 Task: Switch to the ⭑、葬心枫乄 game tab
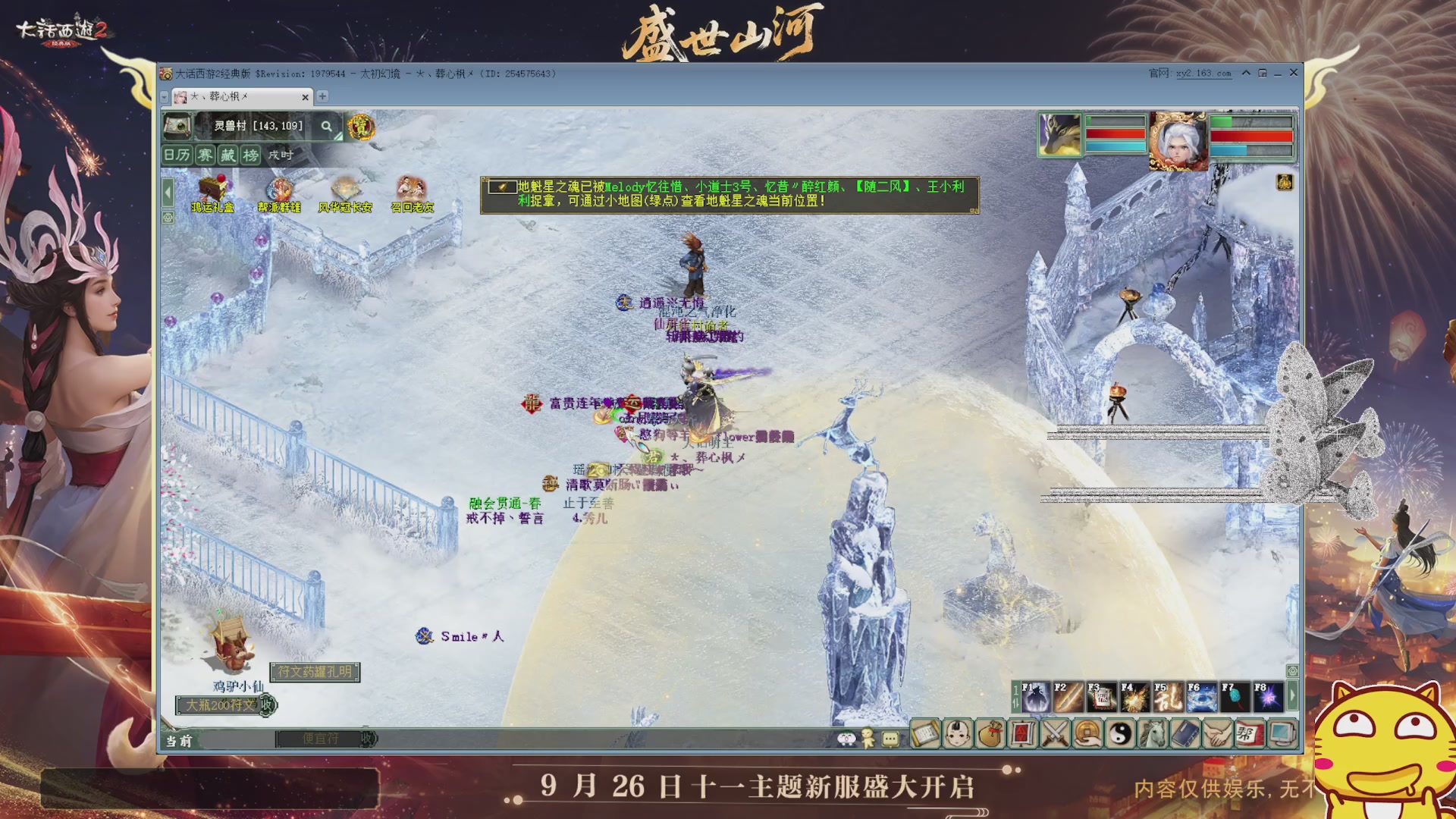tap(235, 97)
